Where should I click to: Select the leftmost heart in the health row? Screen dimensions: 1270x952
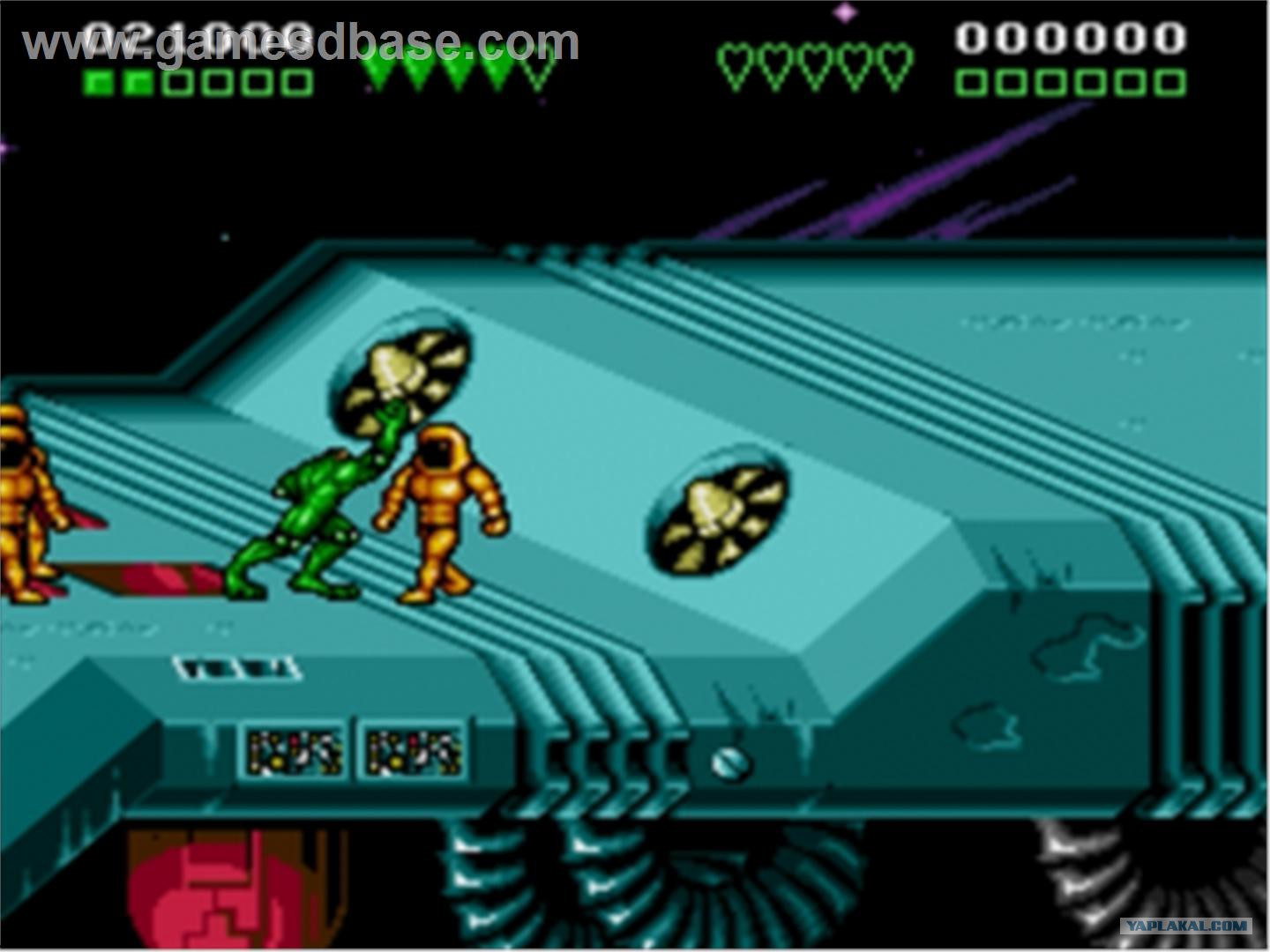tap(736, 60)
